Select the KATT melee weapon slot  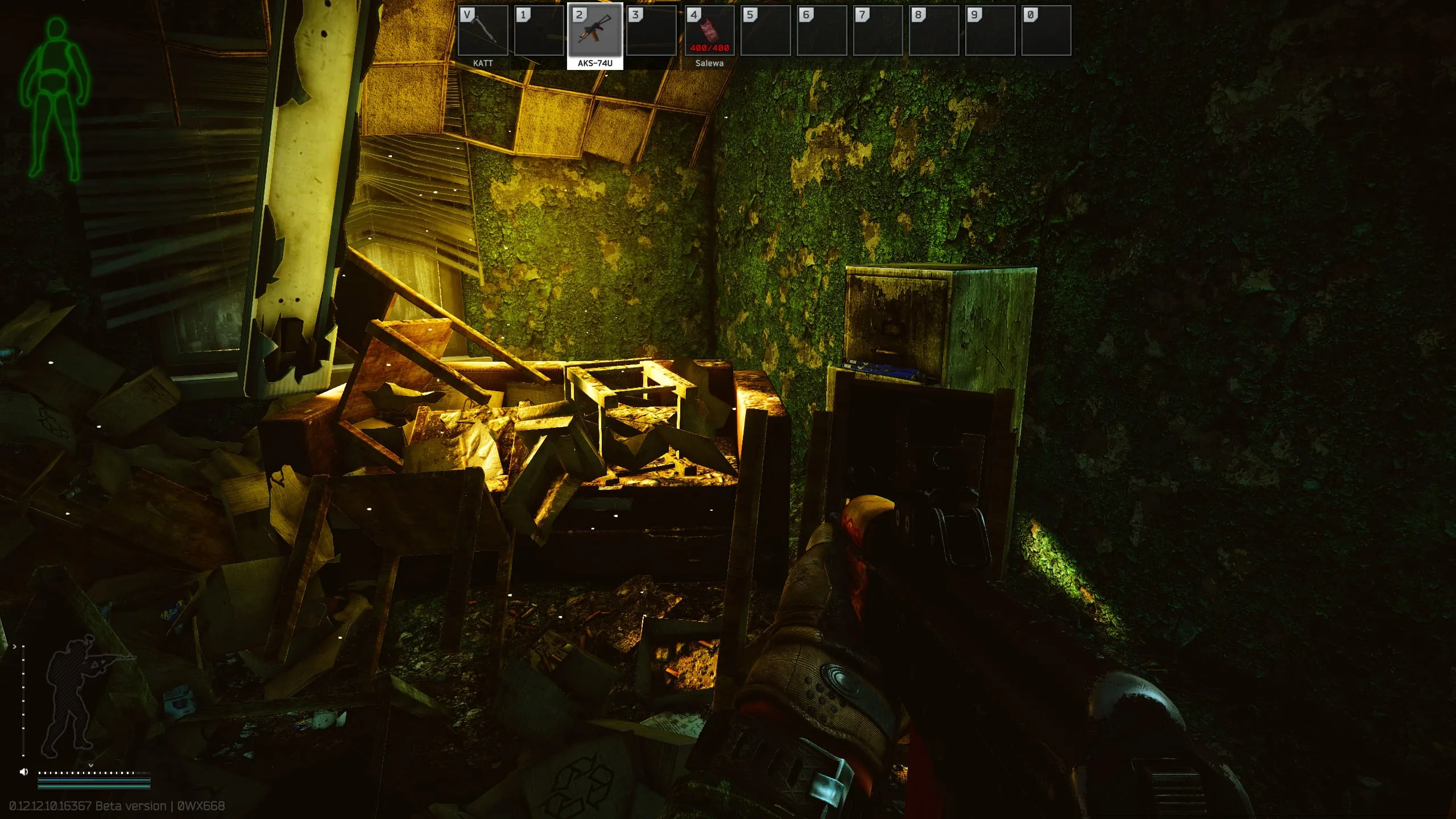[x=483, y=31]
